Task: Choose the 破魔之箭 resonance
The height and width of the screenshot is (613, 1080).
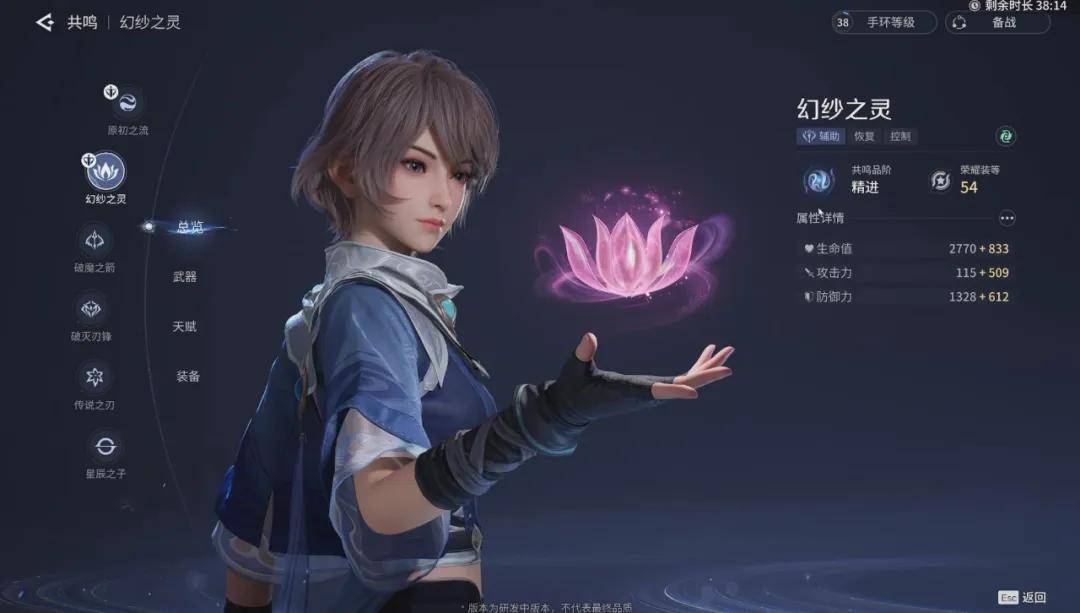Action: tap(95, 240)
